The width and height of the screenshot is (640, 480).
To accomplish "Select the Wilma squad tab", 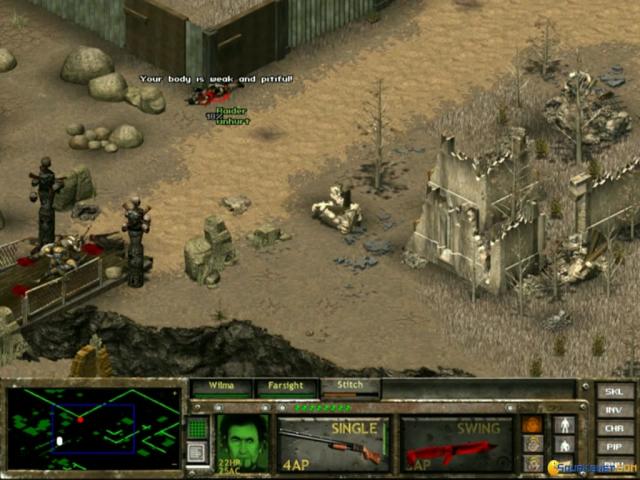I will (221, 387).
